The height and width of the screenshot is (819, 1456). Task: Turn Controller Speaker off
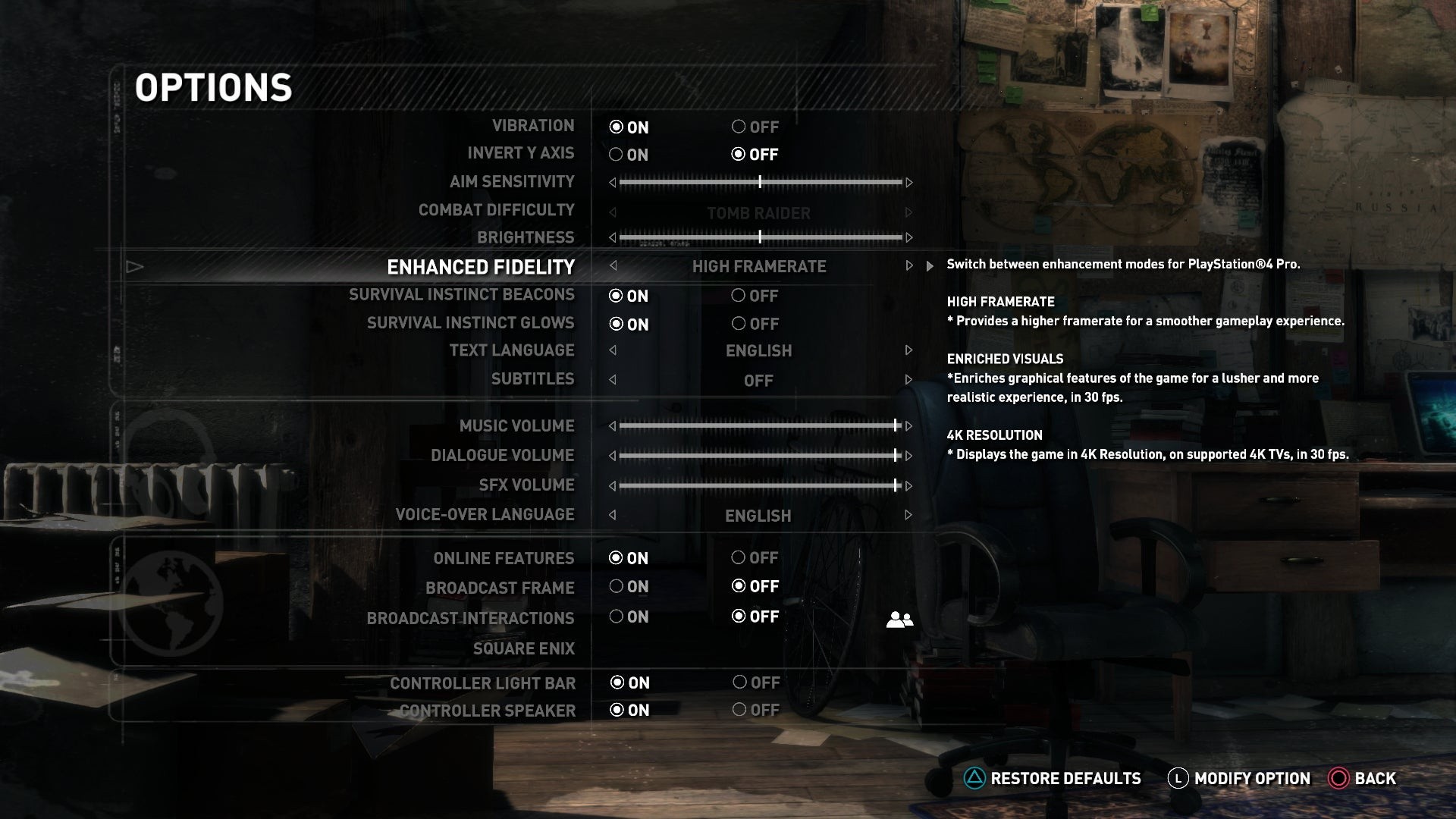click(x=739, y=711)
